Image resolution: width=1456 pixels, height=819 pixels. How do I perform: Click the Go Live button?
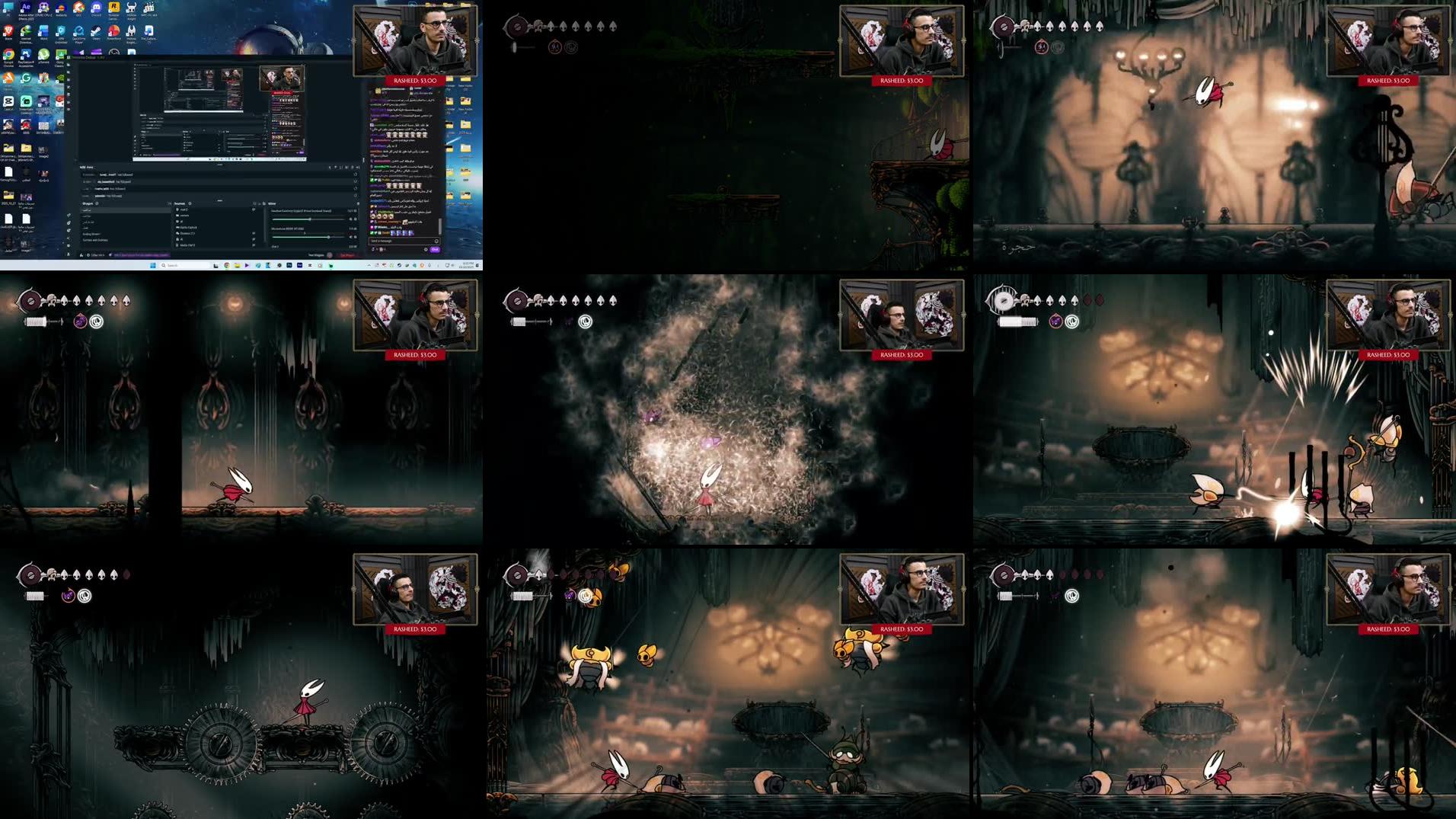click(x=348, y=255)
